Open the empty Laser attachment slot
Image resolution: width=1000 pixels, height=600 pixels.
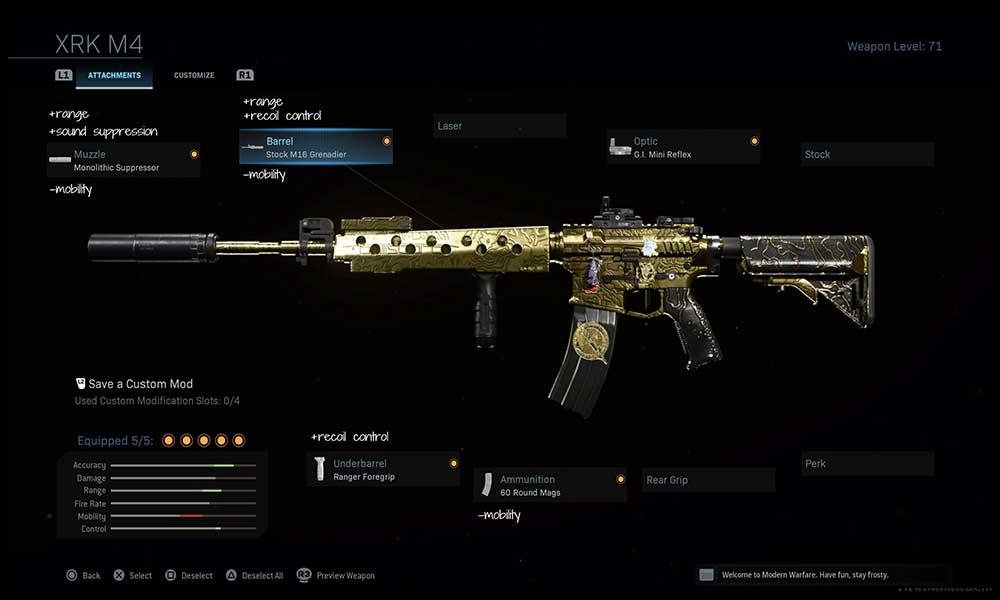click(500, 126)
